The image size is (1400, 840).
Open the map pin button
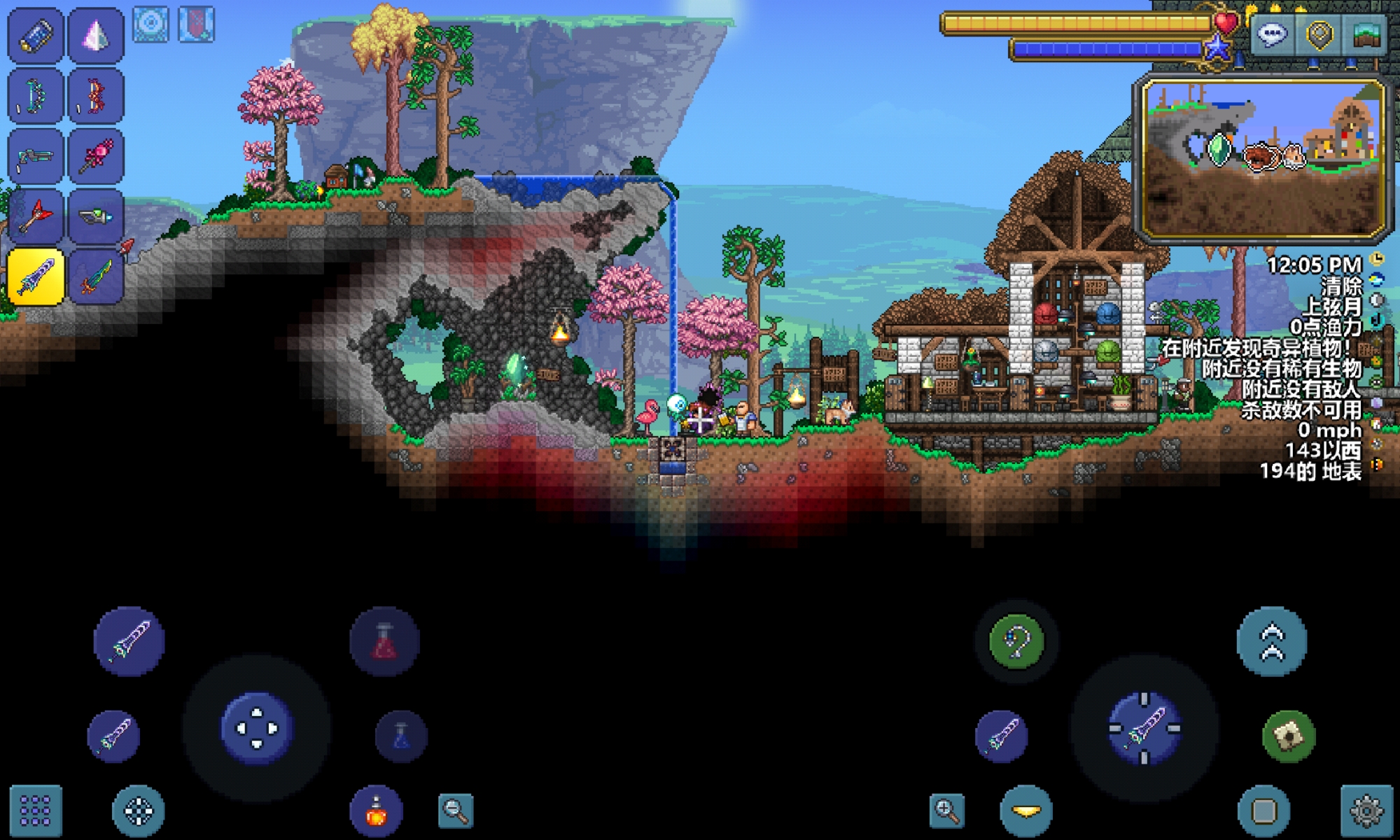point(1319,35)
